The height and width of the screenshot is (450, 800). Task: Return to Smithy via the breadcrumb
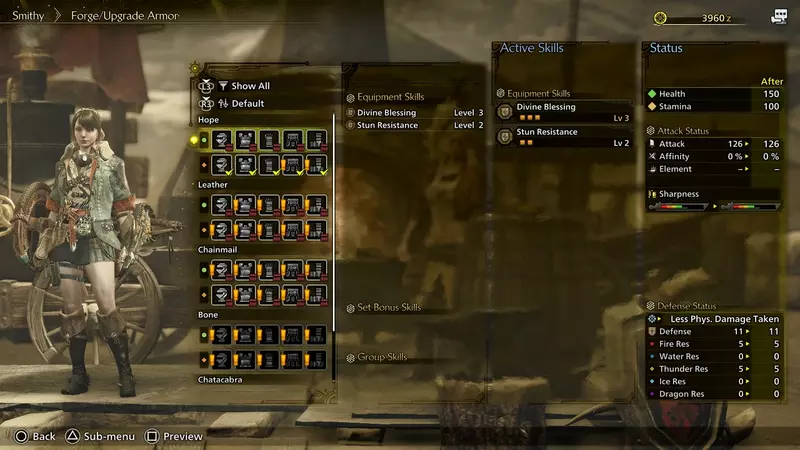[x=28, y=17]
